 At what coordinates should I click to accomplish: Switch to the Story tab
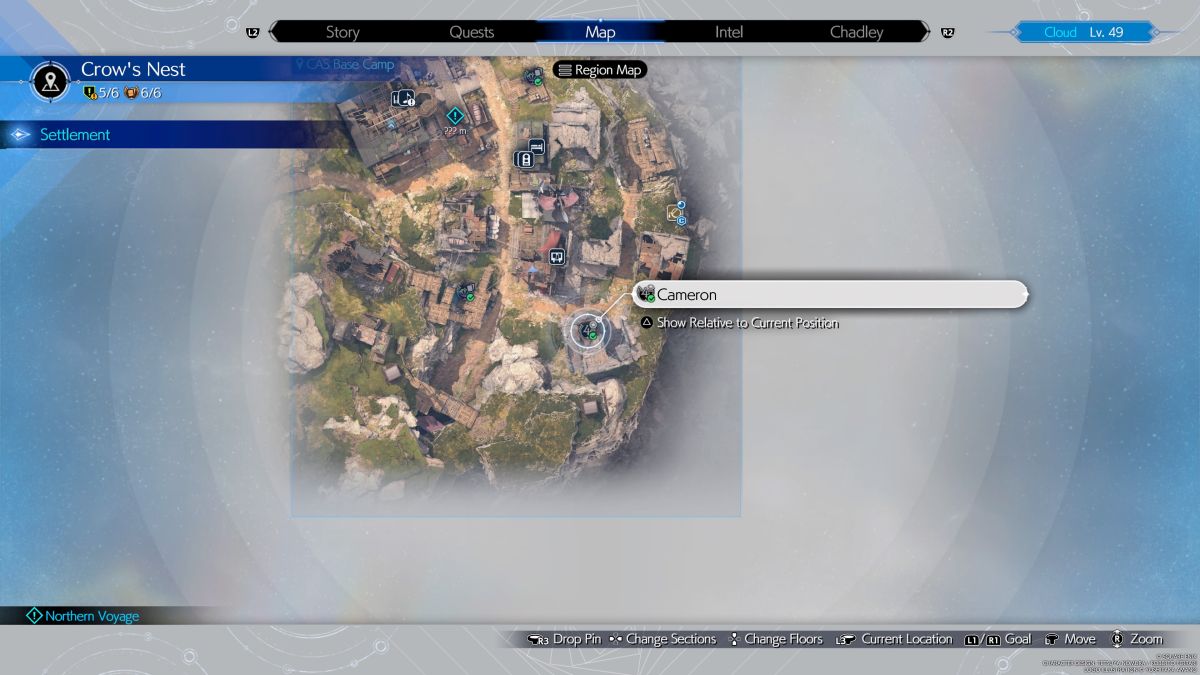click(342, 32)
